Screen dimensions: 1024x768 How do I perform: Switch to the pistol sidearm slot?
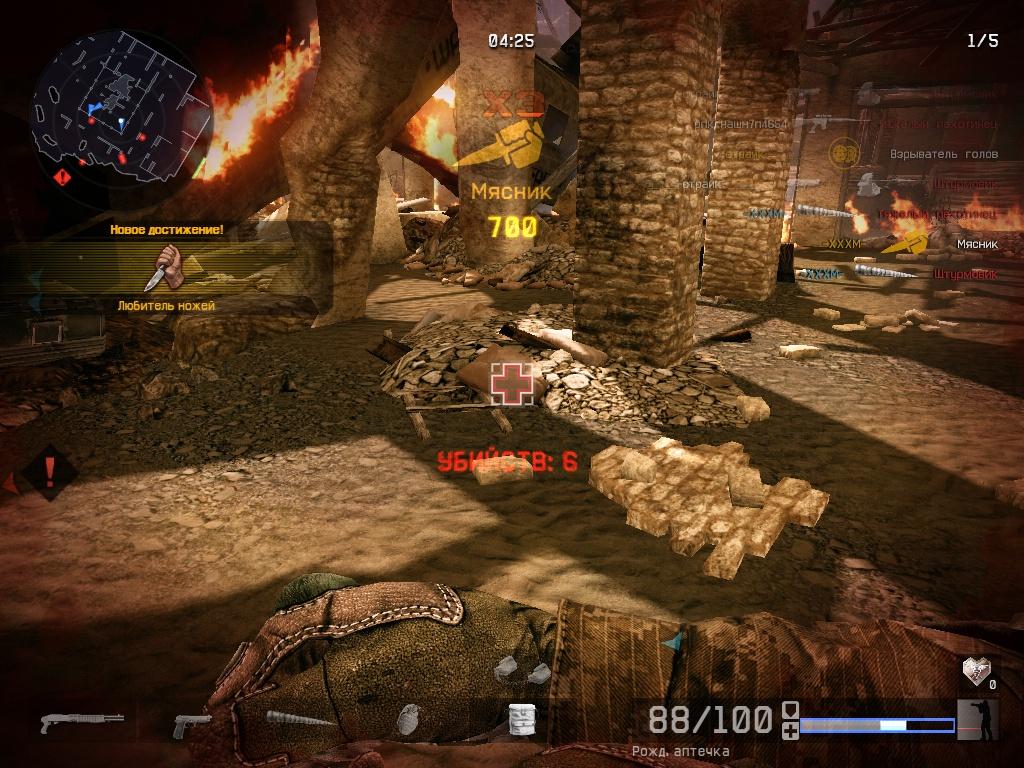click(192, 724)
